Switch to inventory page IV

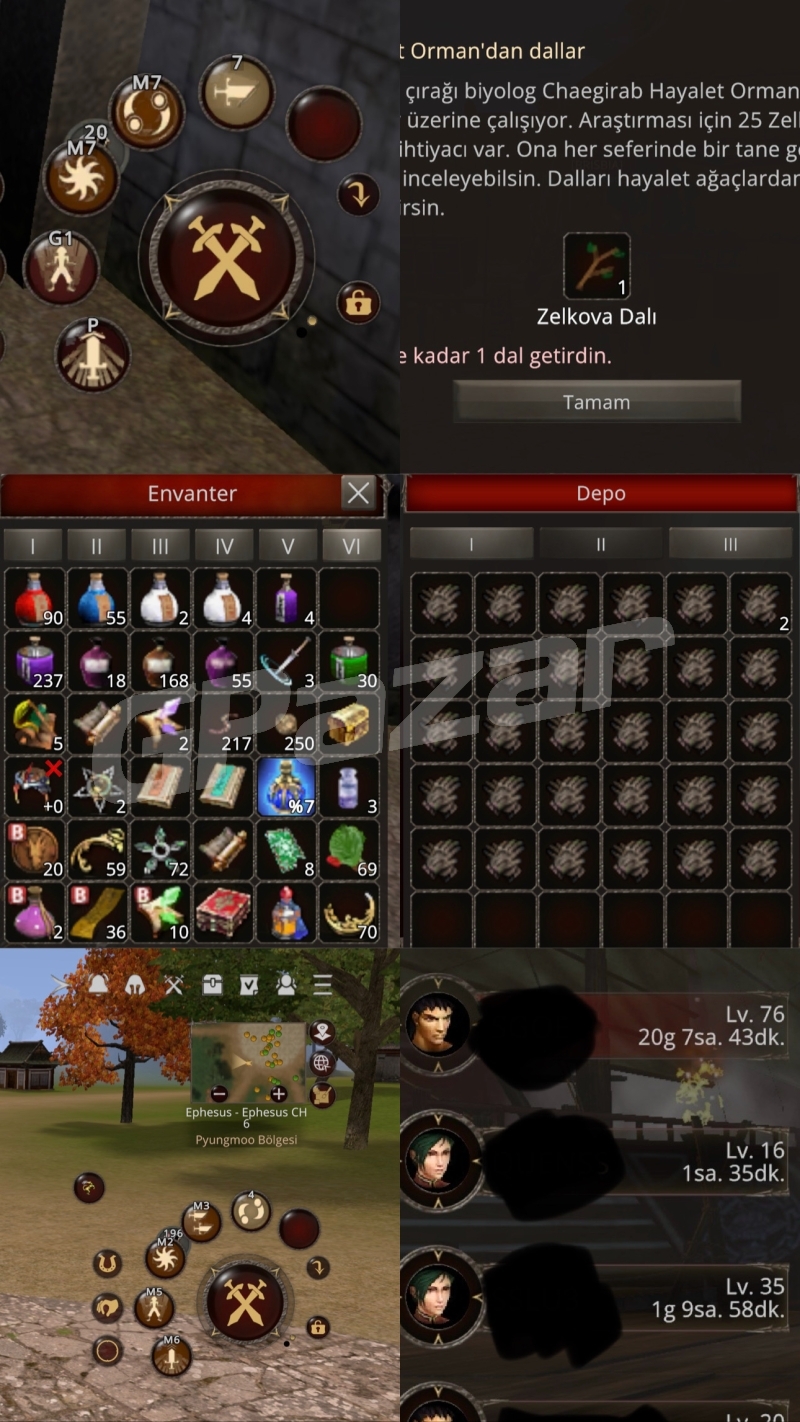[x=224, y=546]
